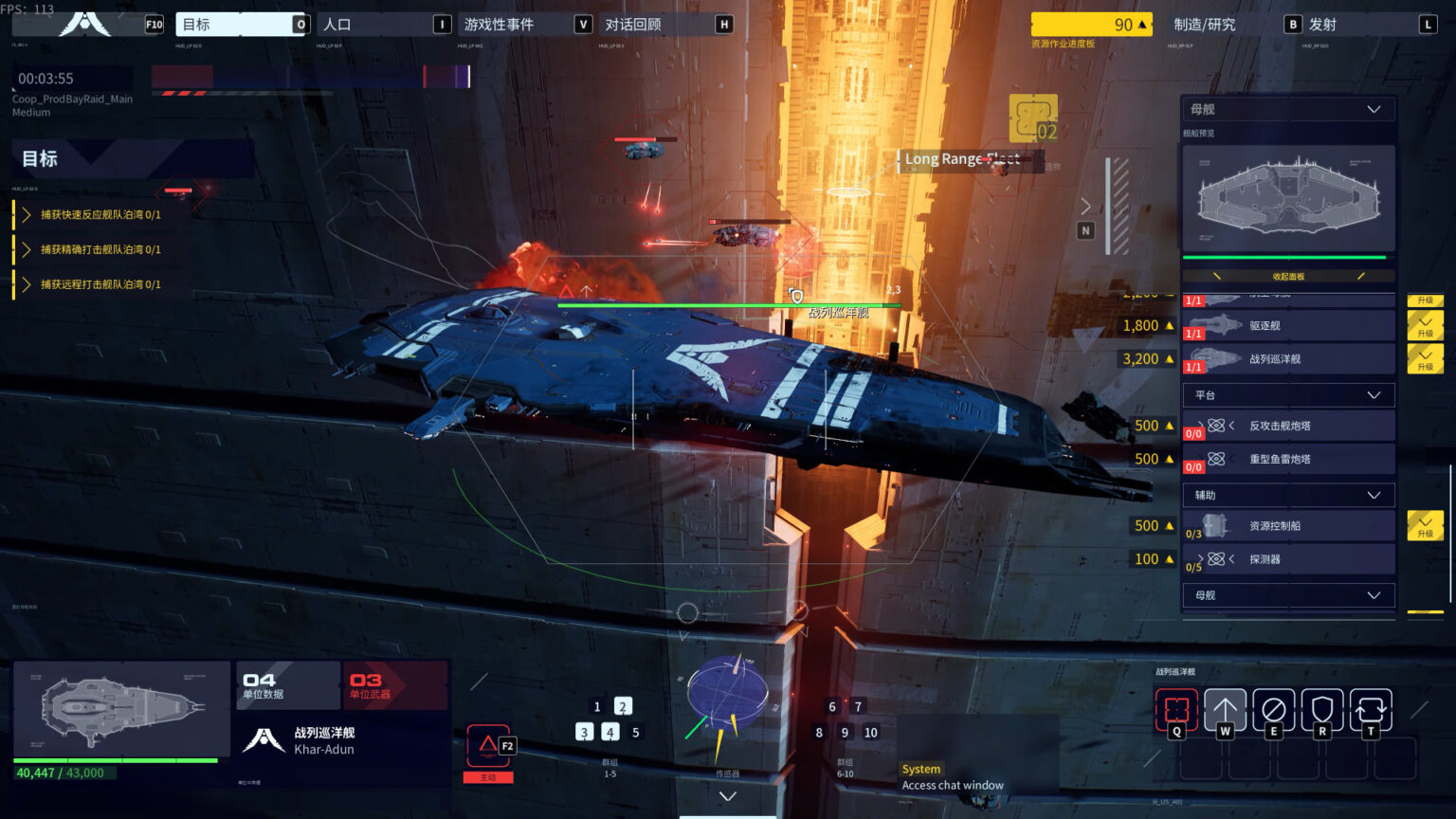1456x819 pixels.
Task: Open the 母舰 dropdown at panel top
Action: (x=1286, y=108)
